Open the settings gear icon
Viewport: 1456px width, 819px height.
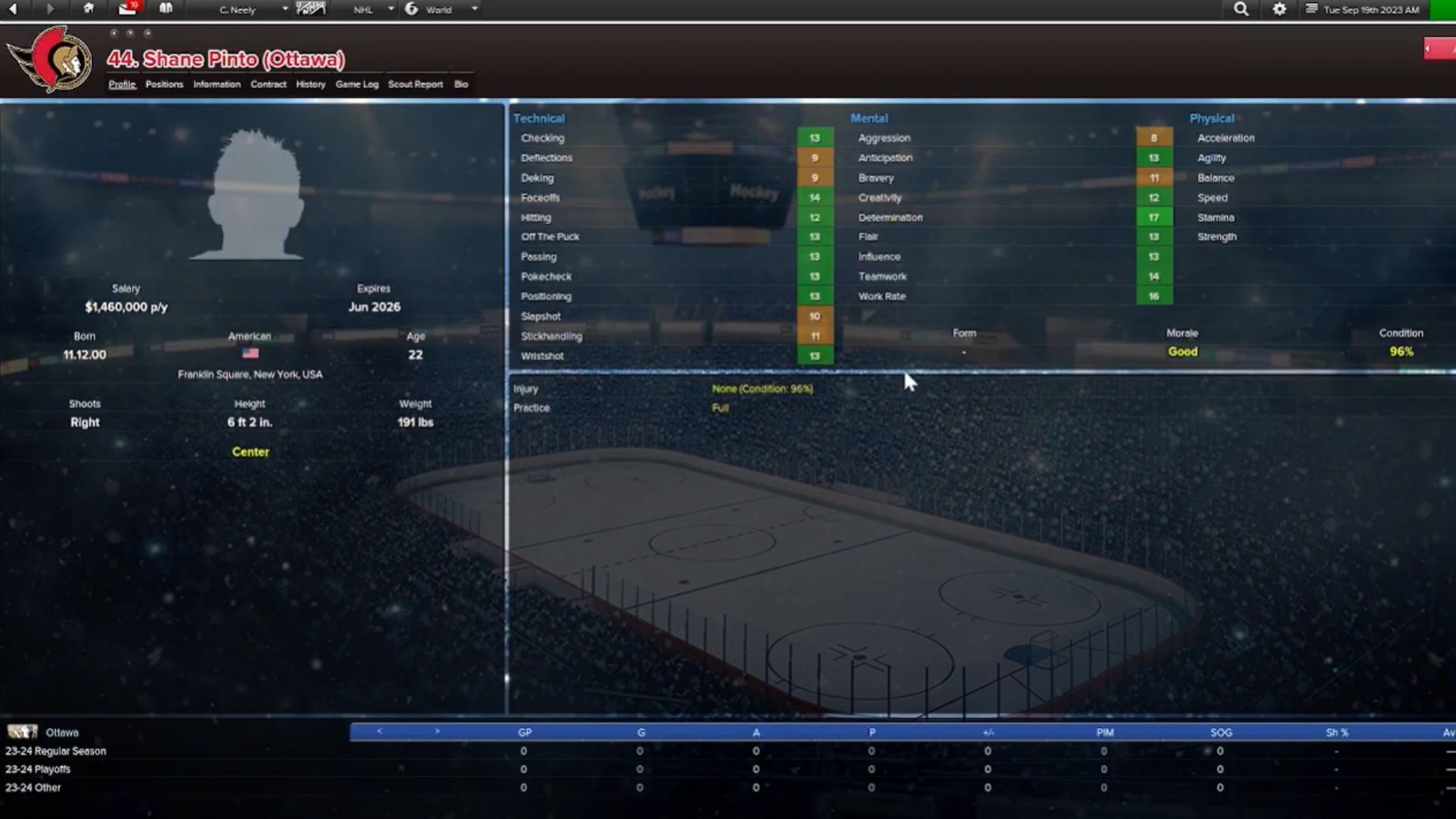tap(1279, 9)
